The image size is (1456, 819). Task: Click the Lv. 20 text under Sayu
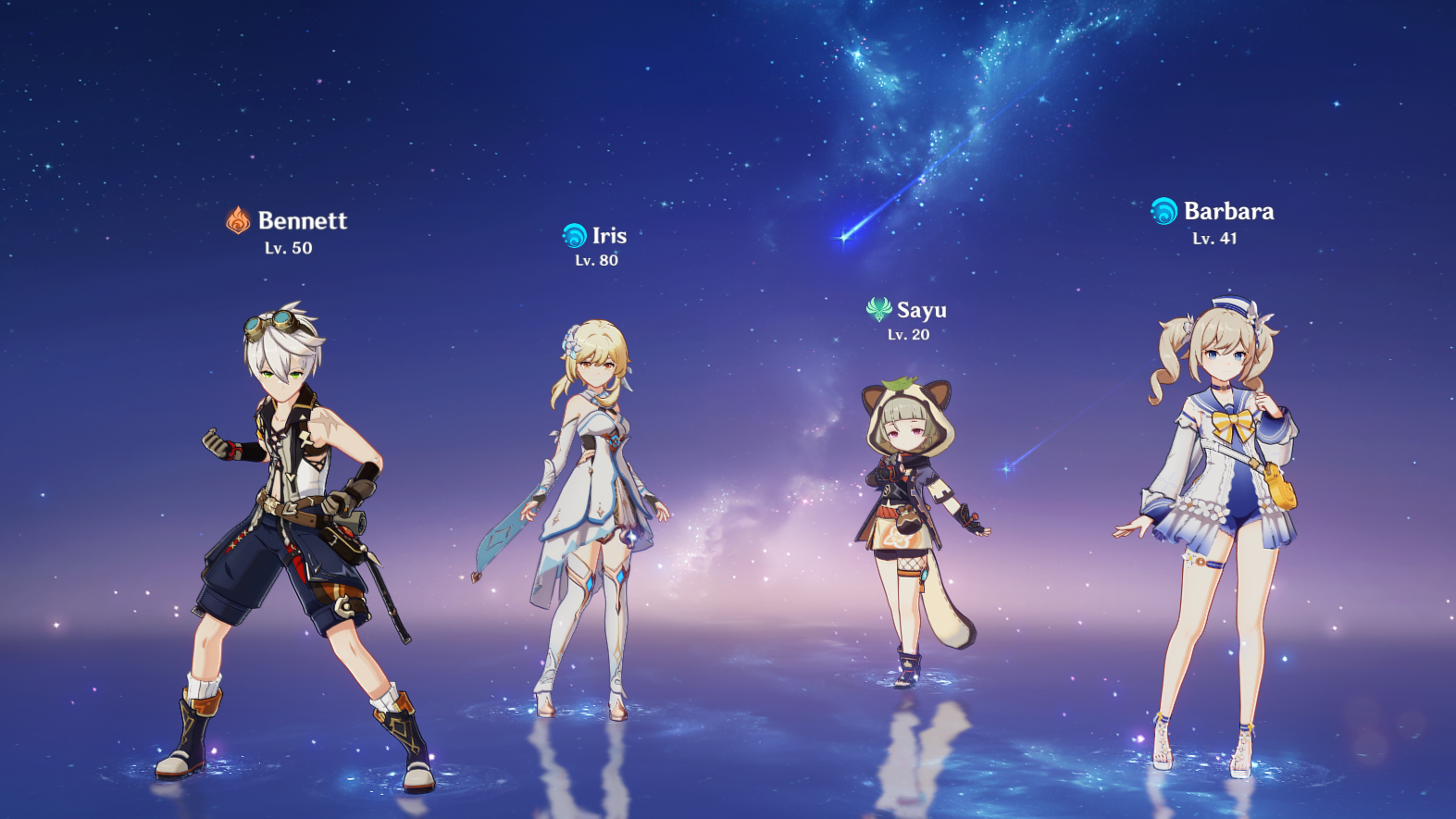[907, 336]
